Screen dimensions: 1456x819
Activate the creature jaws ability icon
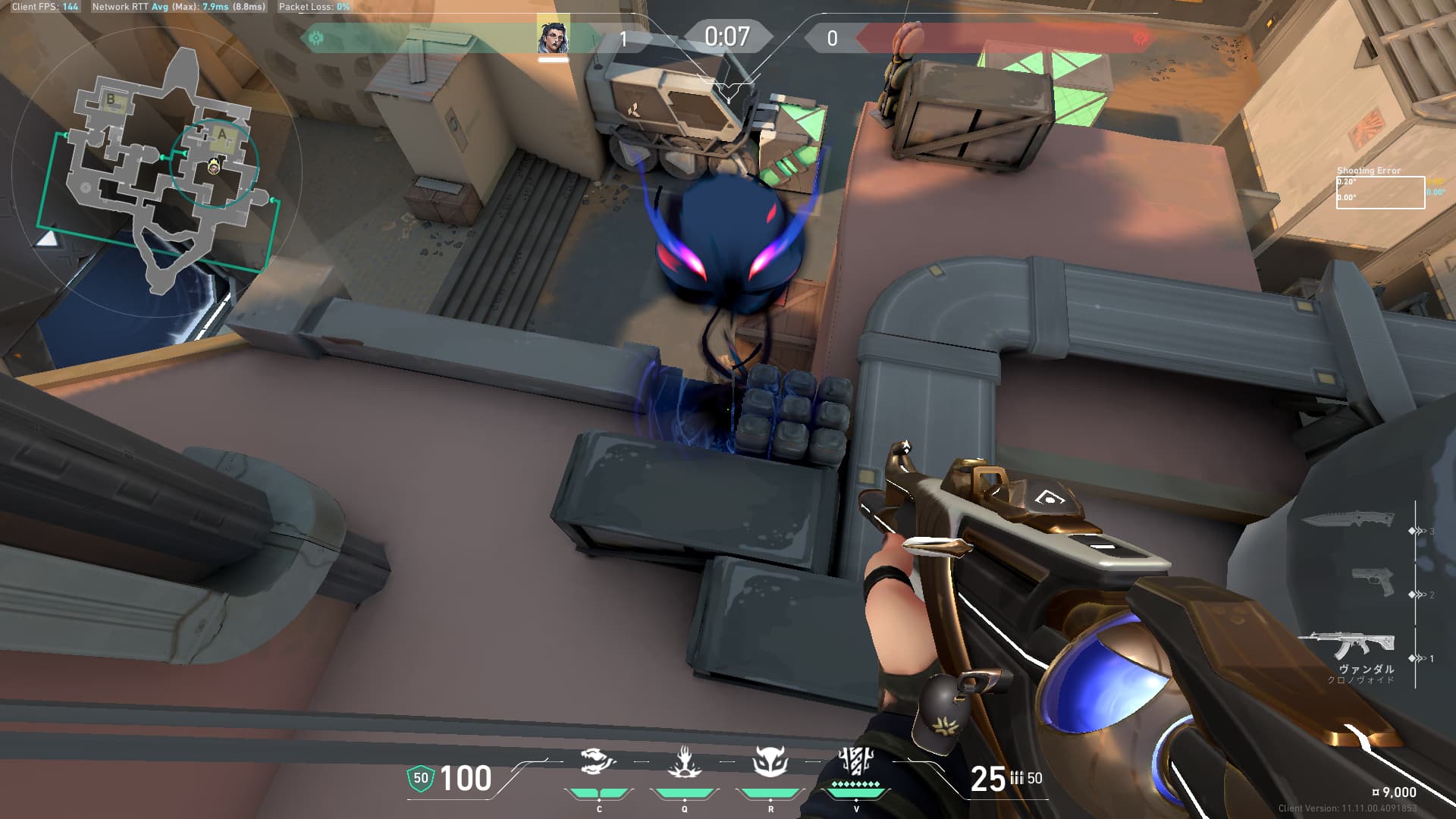pyautogui.click(x=598, y=761)
